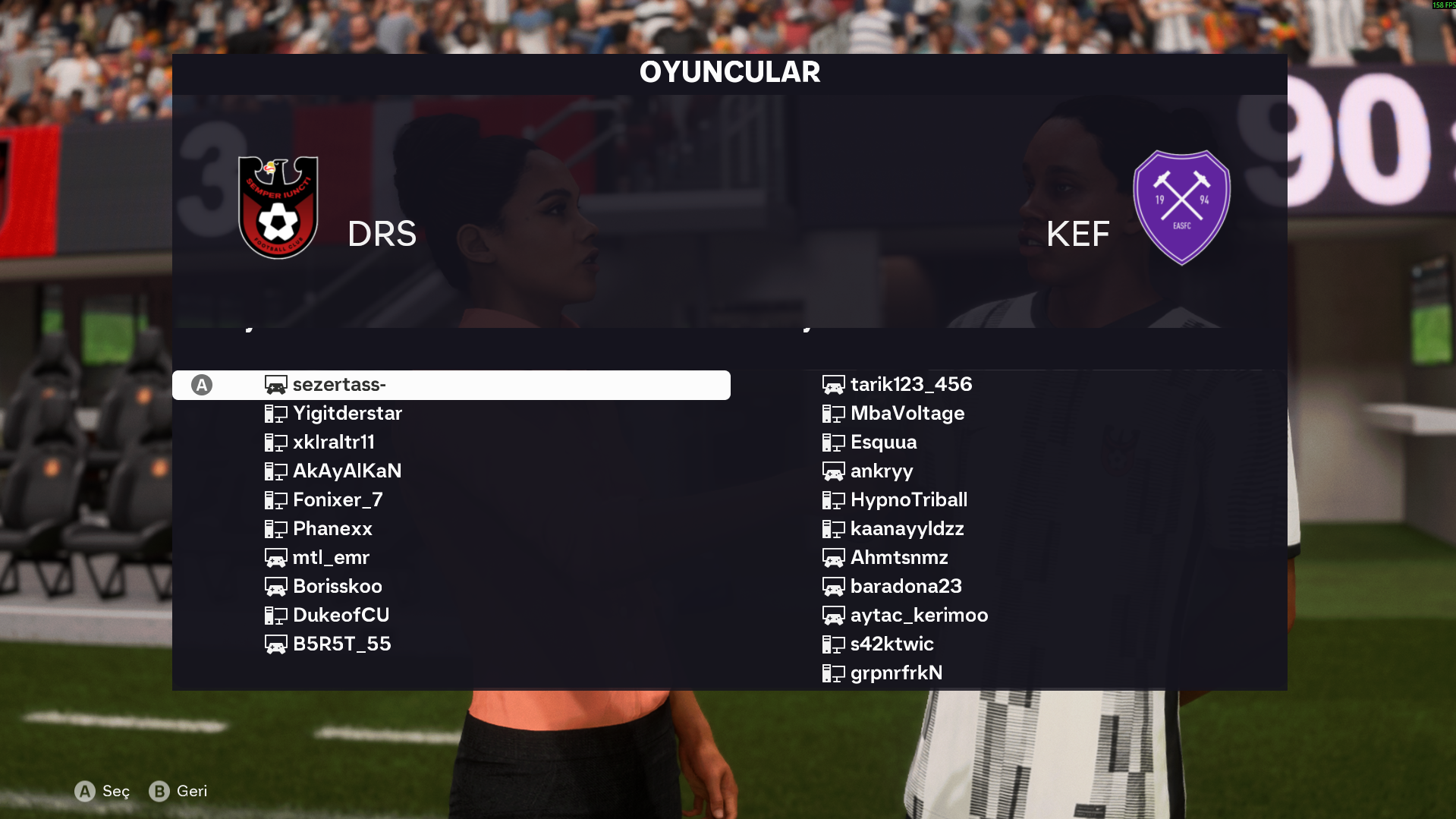The image size is (1456, 819).
Task: Select the xklraltr11 player row
Action: tap(333, 443)
